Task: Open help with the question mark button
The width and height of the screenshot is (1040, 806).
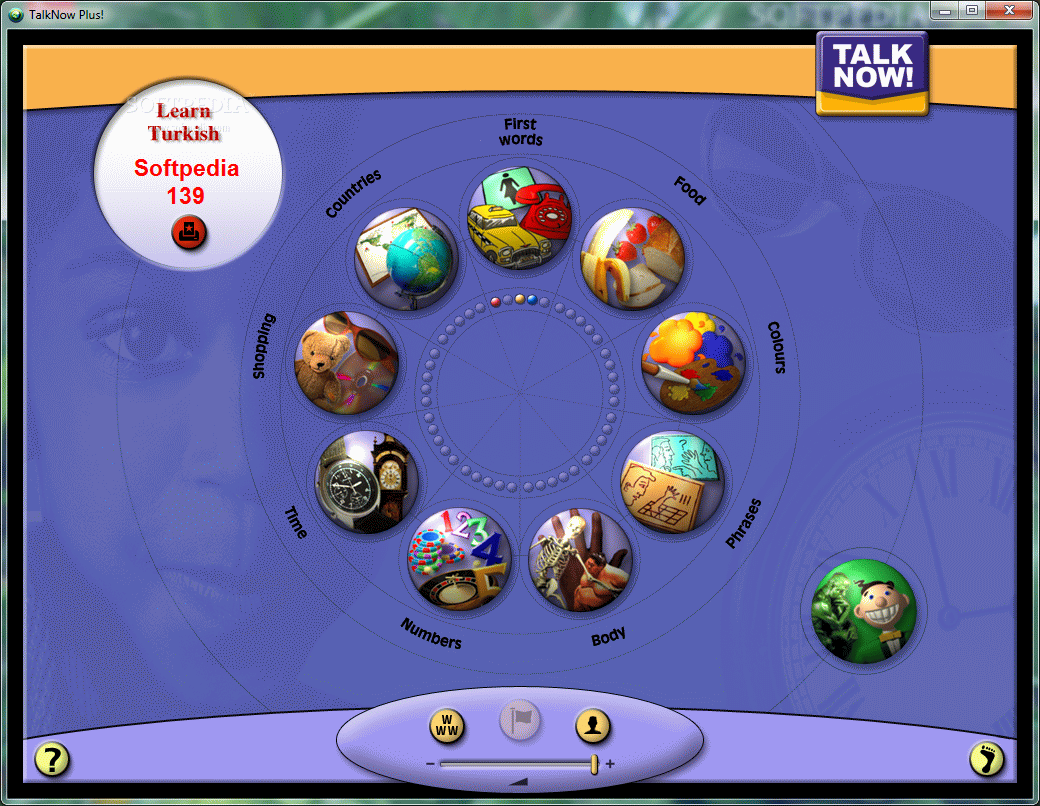Action: 52,760
